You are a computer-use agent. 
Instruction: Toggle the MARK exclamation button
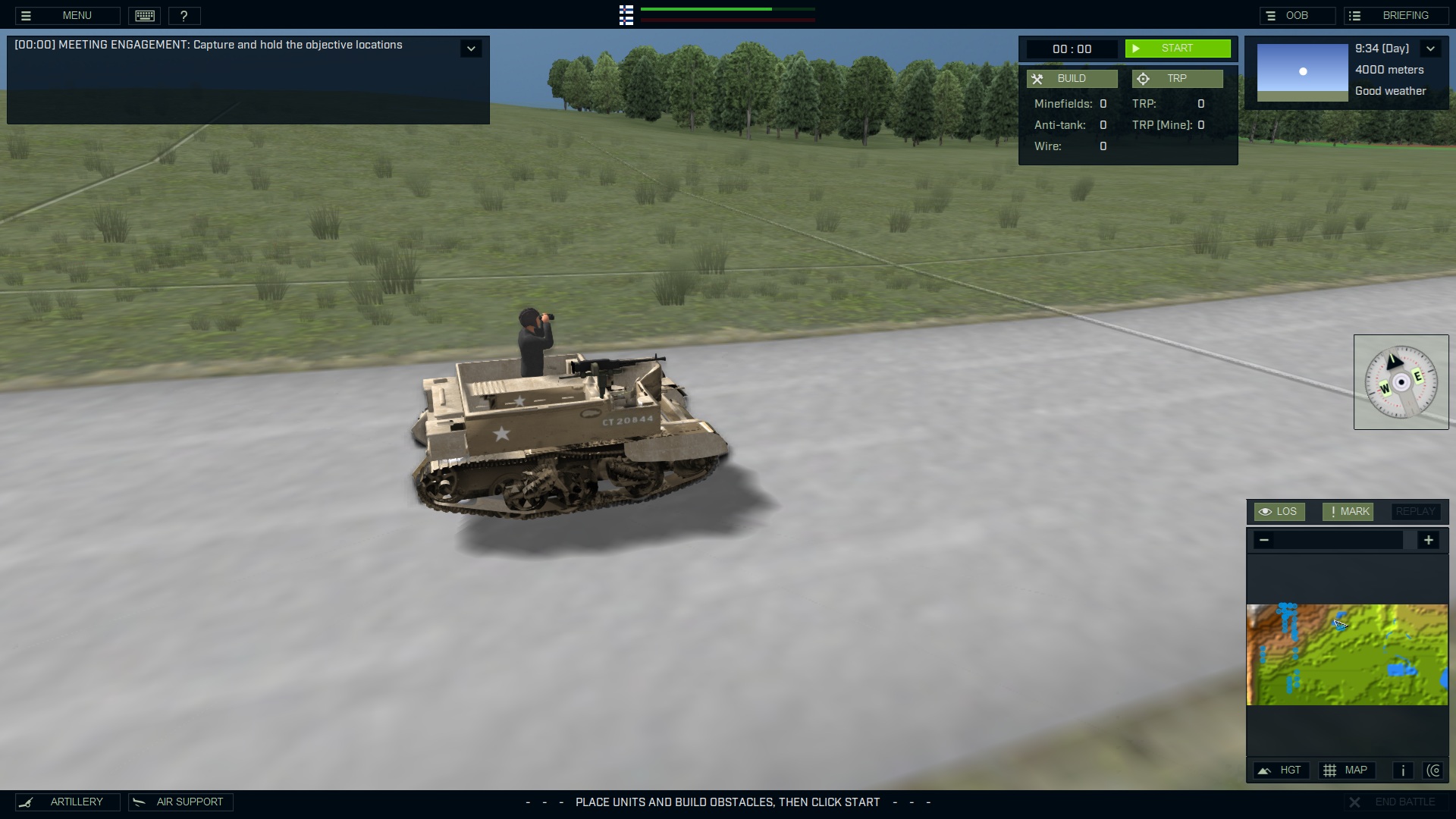1347,511
